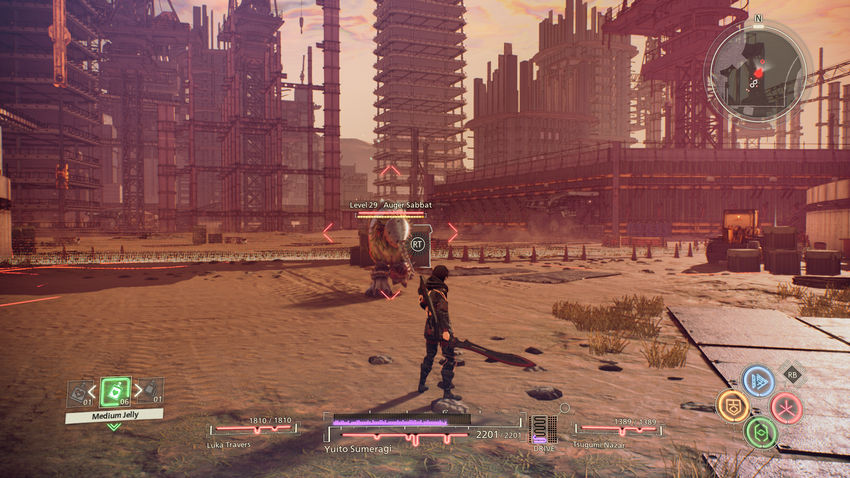
Task: Activate the blue triangle SAS ability
Action: 758,381
